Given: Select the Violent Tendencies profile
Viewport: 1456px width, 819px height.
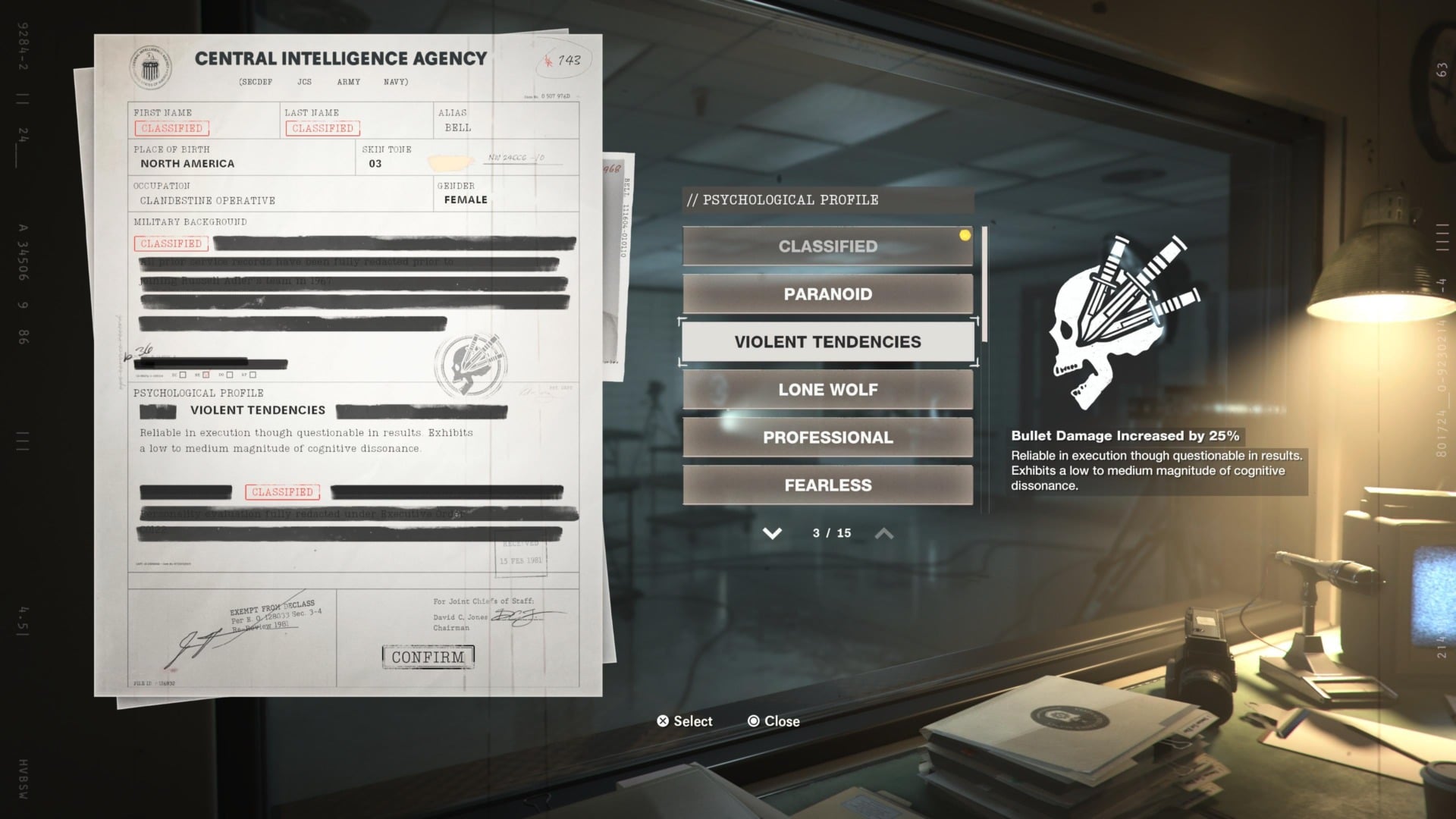Looking at the screenshot, I should (827, 341).
